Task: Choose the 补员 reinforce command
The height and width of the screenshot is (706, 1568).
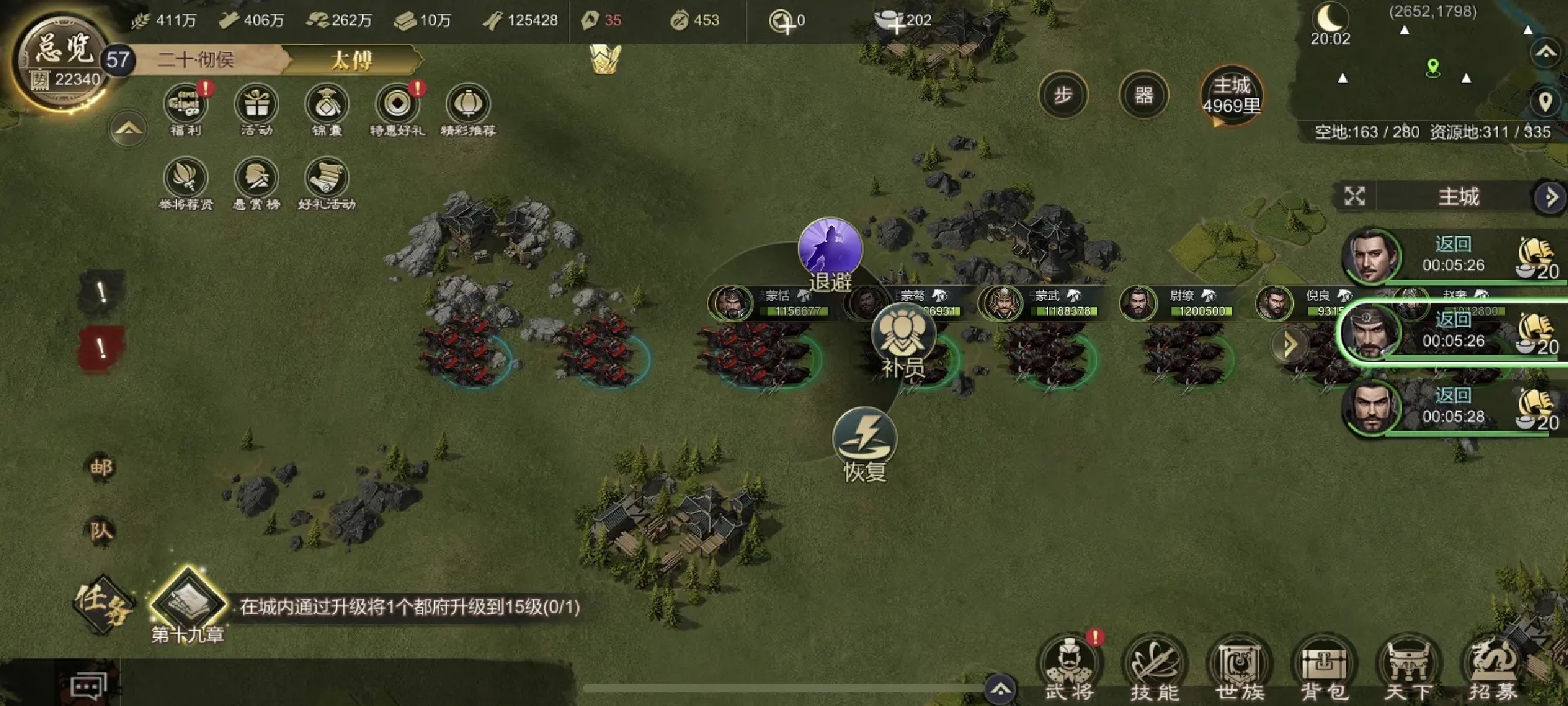Action: 904,336
